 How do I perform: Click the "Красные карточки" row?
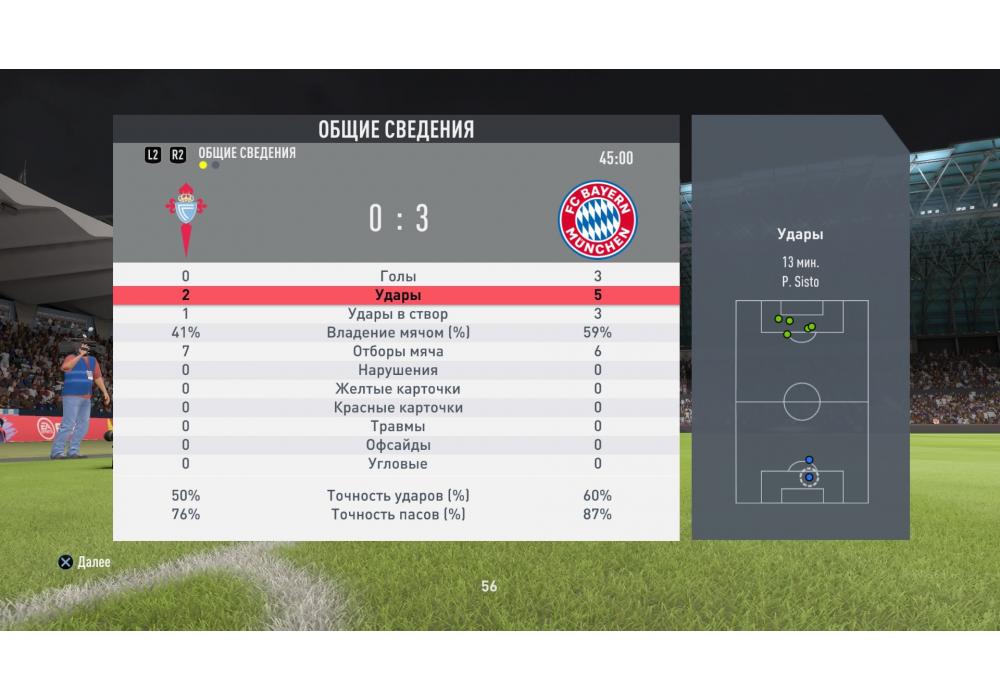(x=397, y=408)
